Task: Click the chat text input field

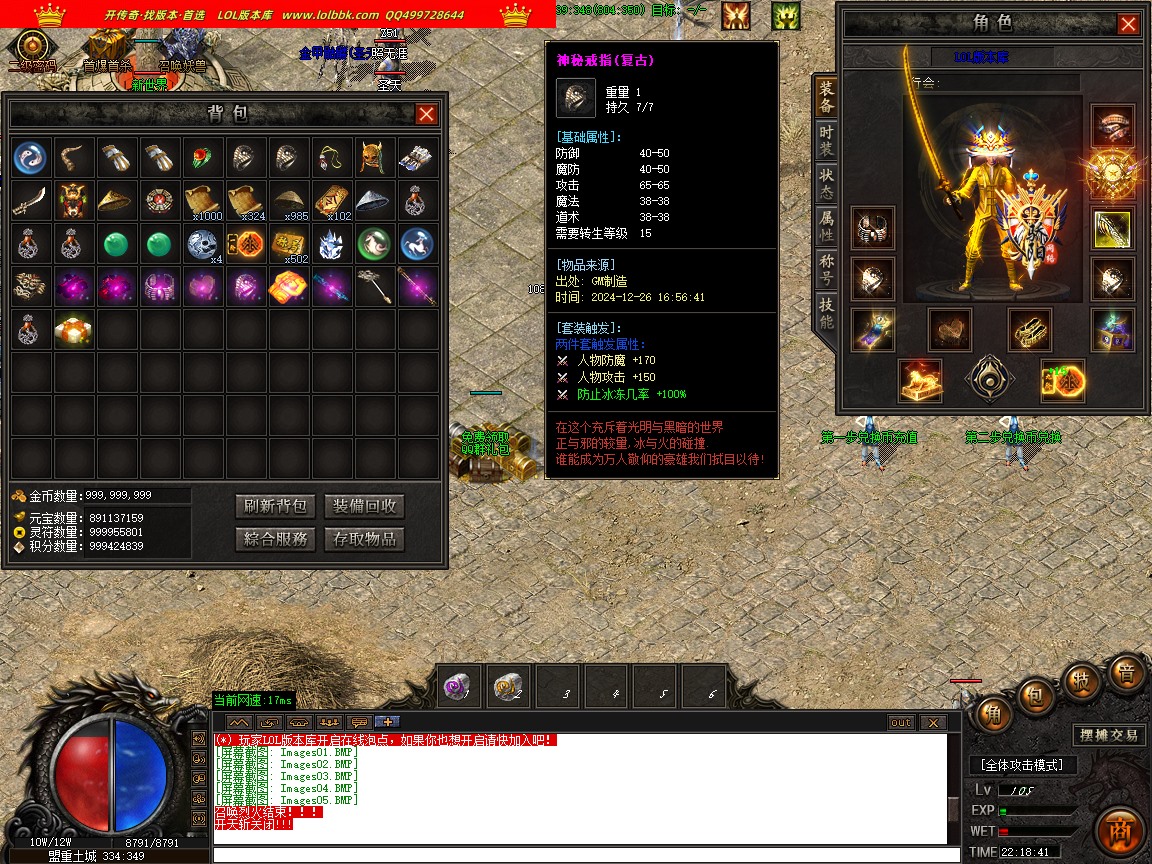Action: [x=580, y=855]
